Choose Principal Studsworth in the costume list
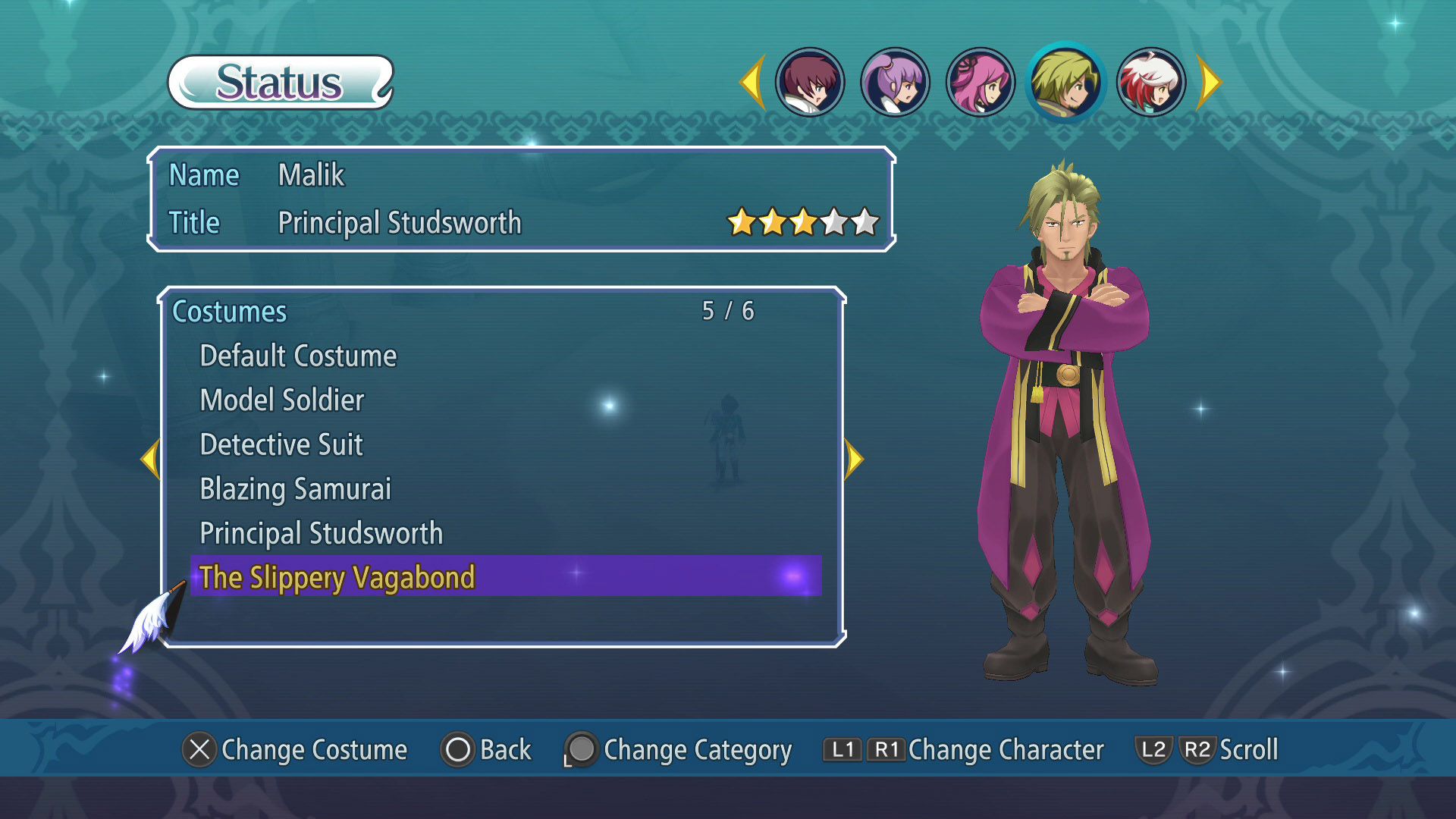This screenshot has height=819, width=1456. click(321, 534)
